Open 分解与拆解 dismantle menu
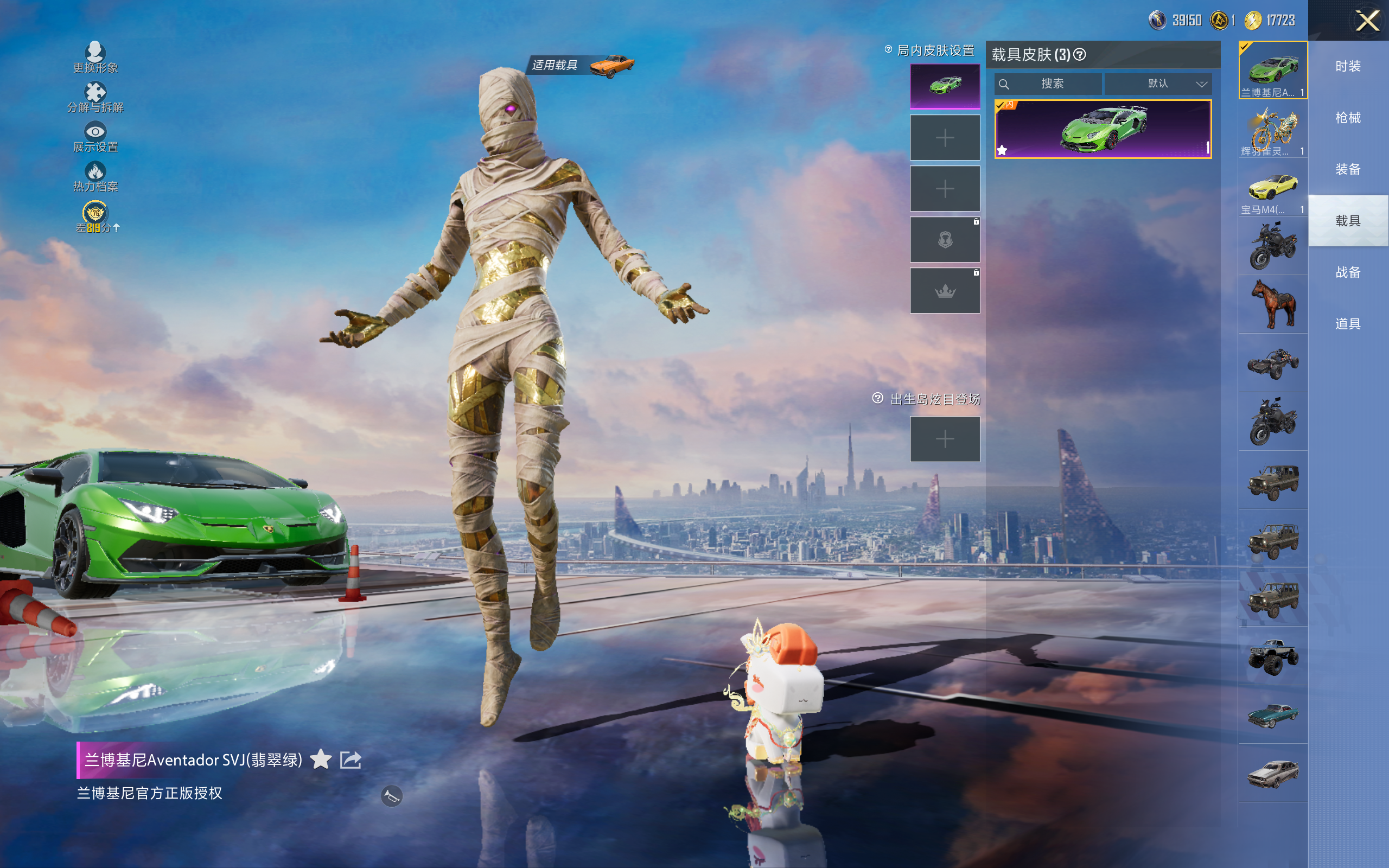 point(95,97)
